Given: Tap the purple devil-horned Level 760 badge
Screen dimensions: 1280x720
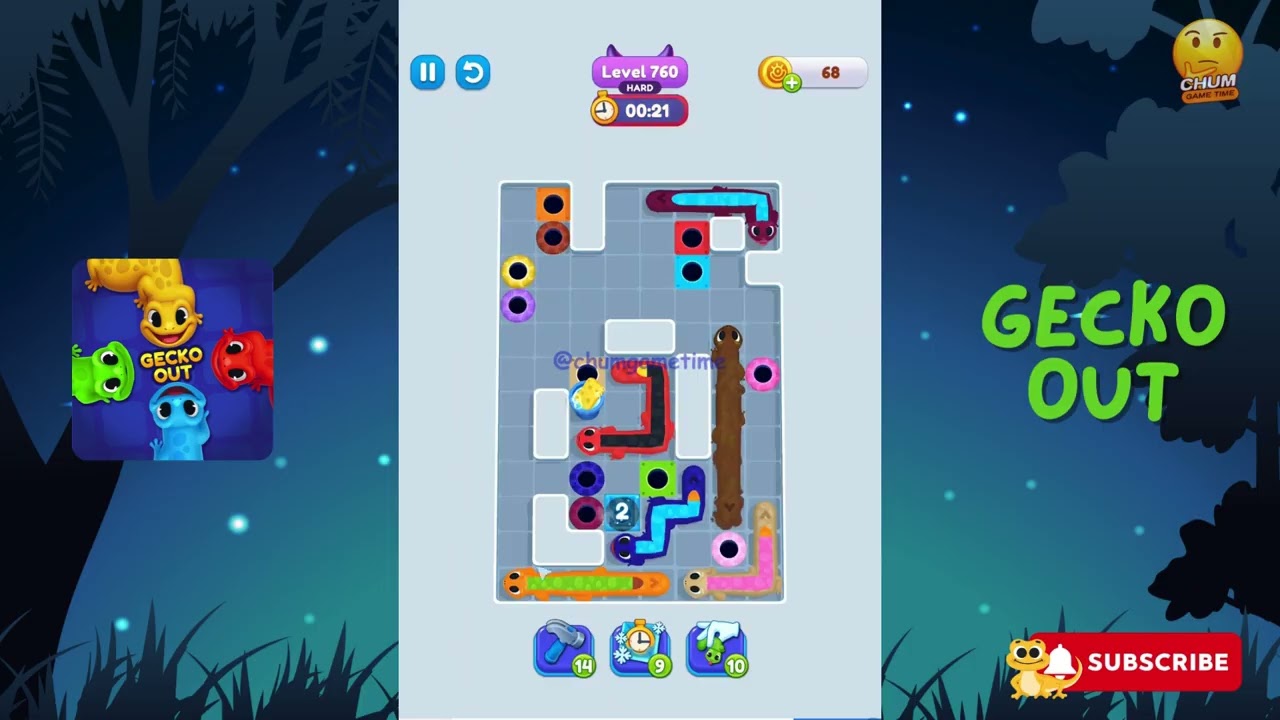Looking at the screenshot, I should point(639,70).
